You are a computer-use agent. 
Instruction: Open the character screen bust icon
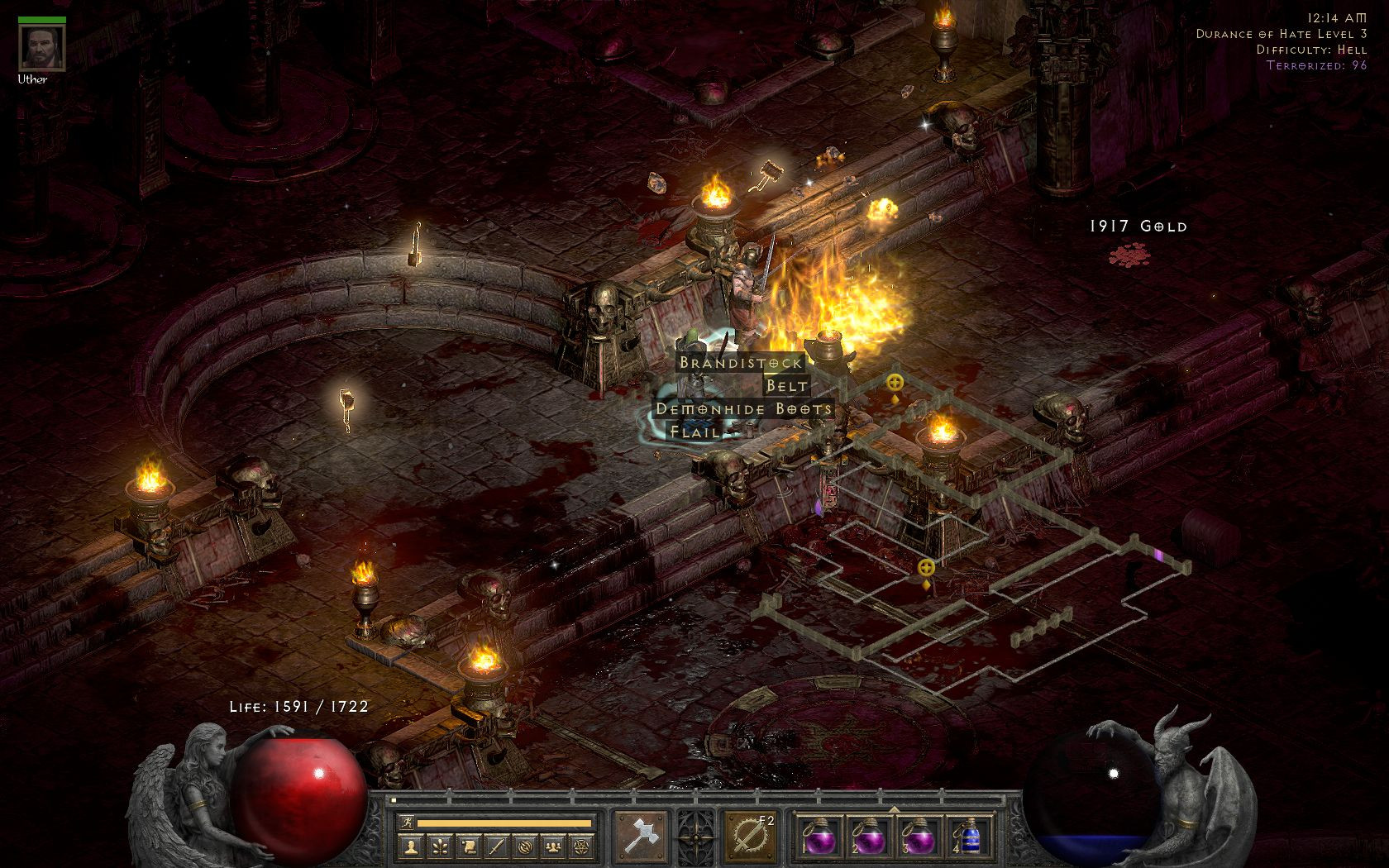pyautogui.click(x=409, y=844)
